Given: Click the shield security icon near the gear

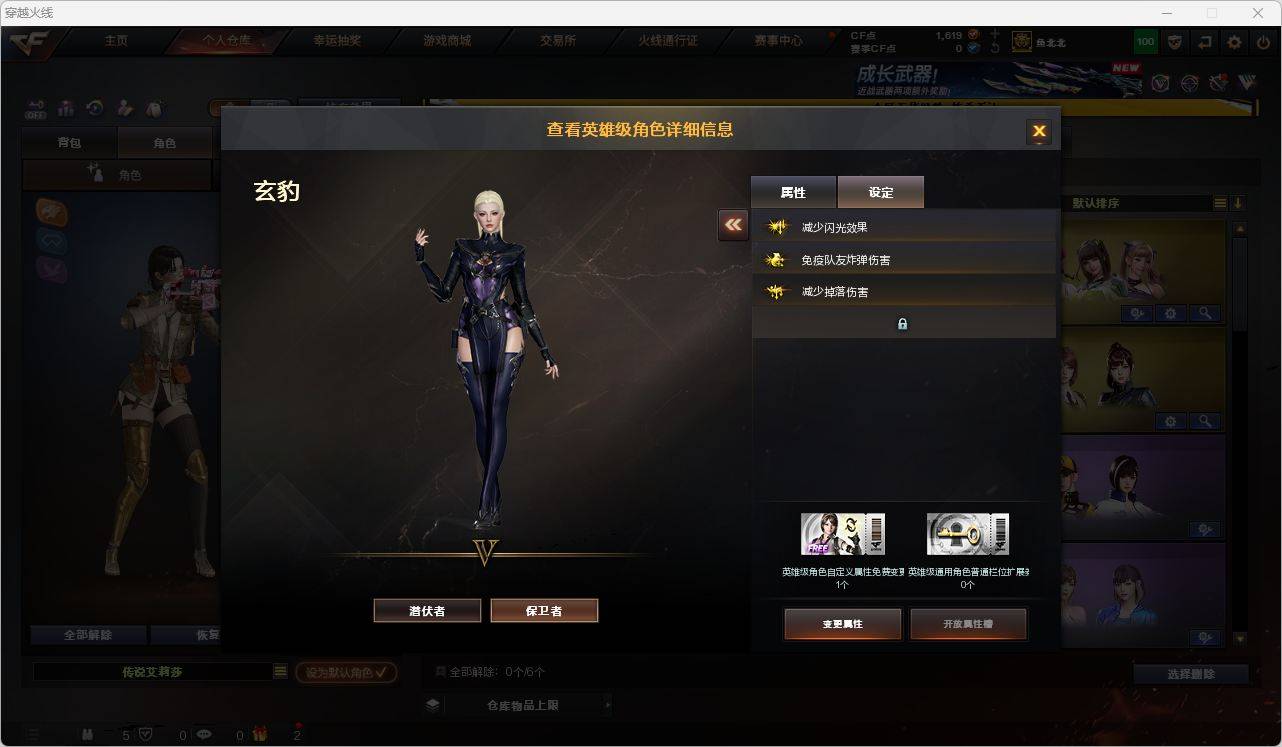Looking at the screenshot, I should (1176, 42).
